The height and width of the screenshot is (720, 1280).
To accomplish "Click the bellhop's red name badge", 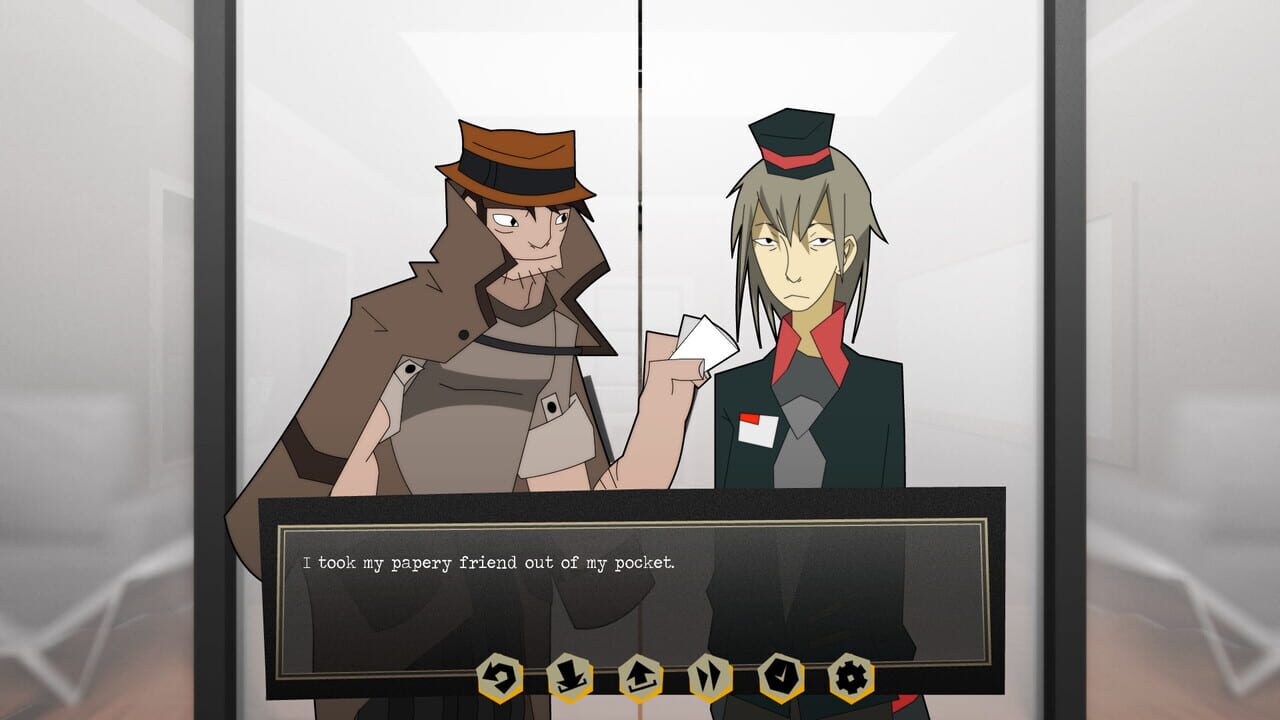I will 757,430.
